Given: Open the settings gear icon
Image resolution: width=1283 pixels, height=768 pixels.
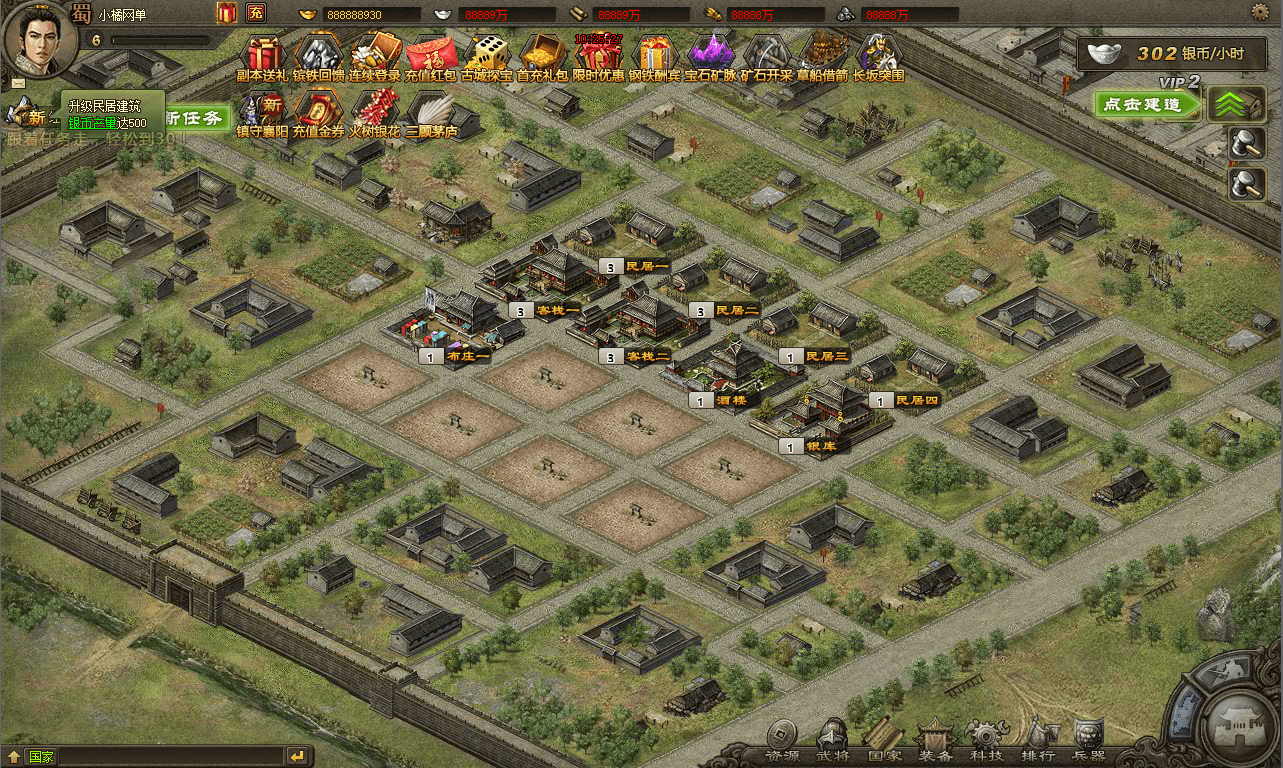Looking at the screenshot, I should 1260,12.
